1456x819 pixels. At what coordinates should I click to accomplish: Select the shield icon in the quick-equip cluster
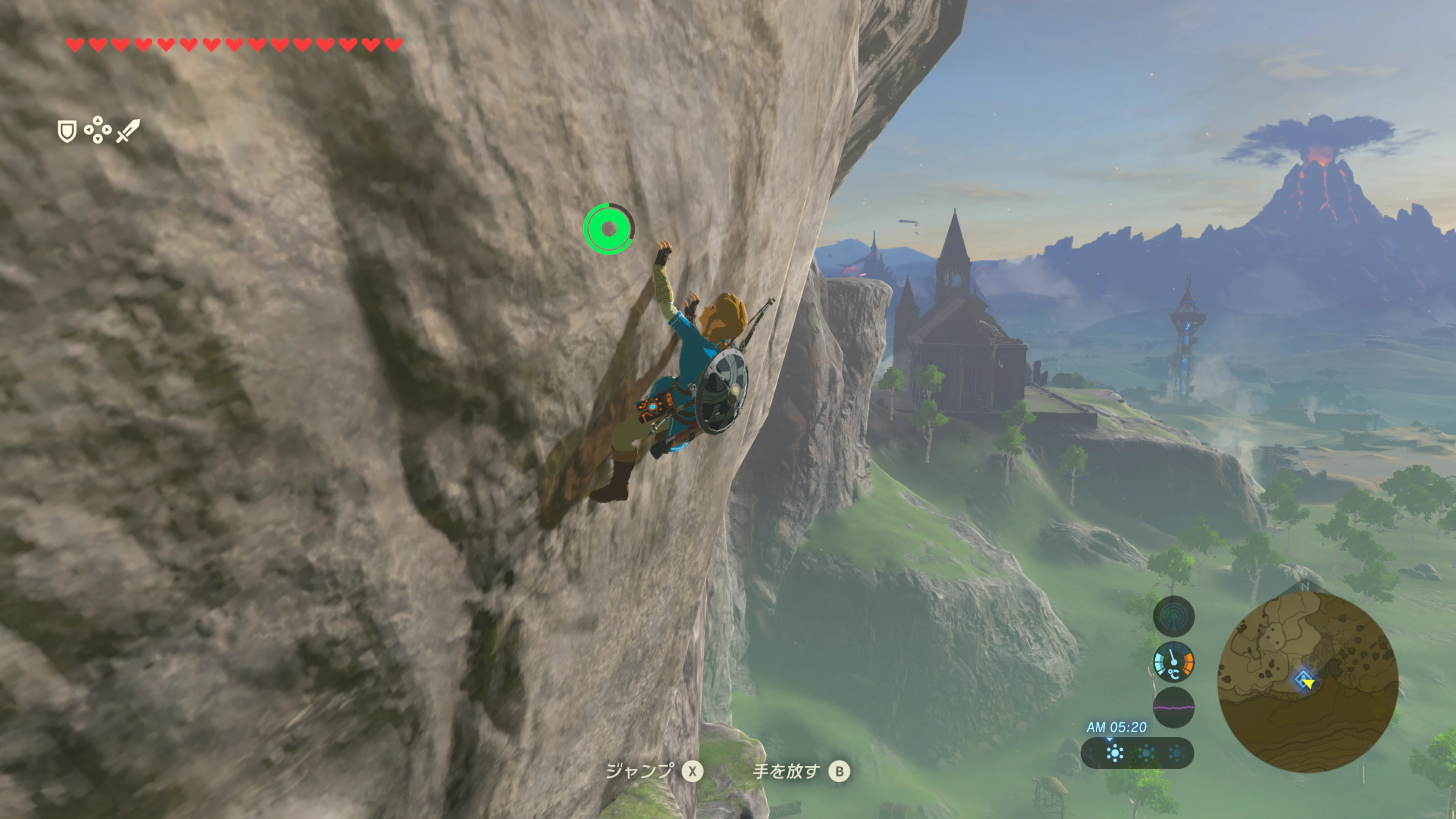click(x=67, y=131)
